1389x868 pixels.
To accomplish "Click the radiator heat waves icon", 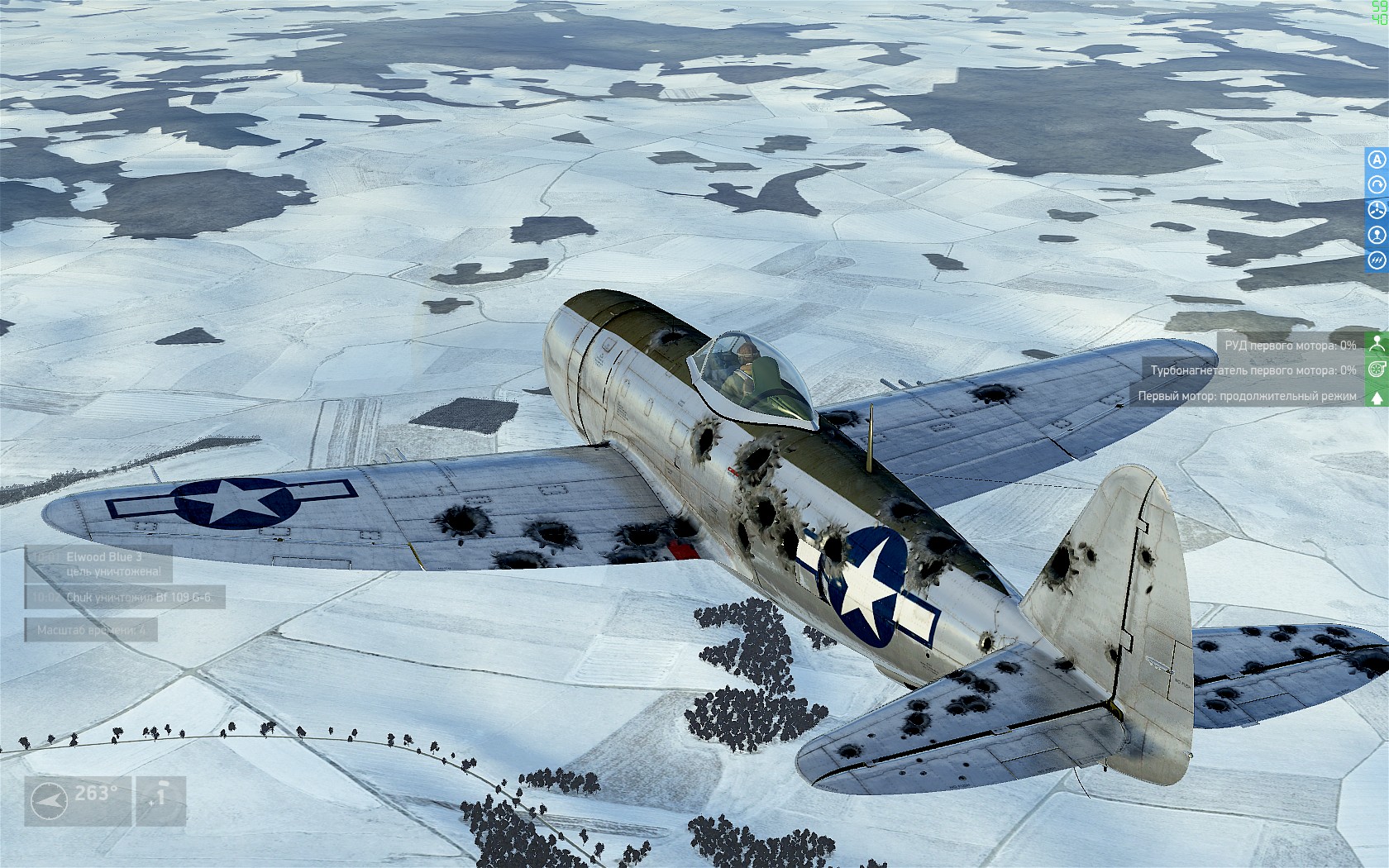I will coord(1377,261).
